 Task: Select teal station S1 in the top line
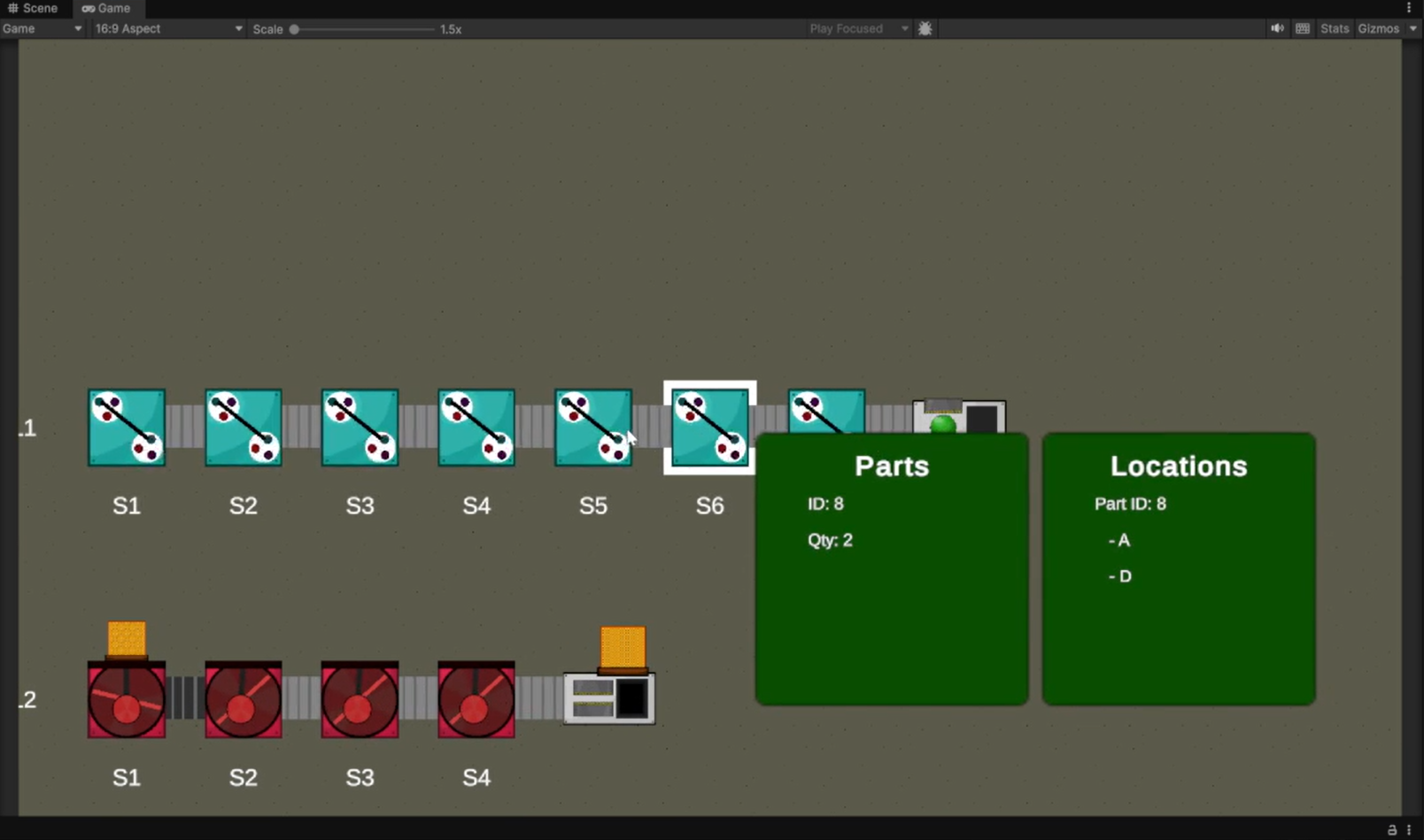pos(127,428)
